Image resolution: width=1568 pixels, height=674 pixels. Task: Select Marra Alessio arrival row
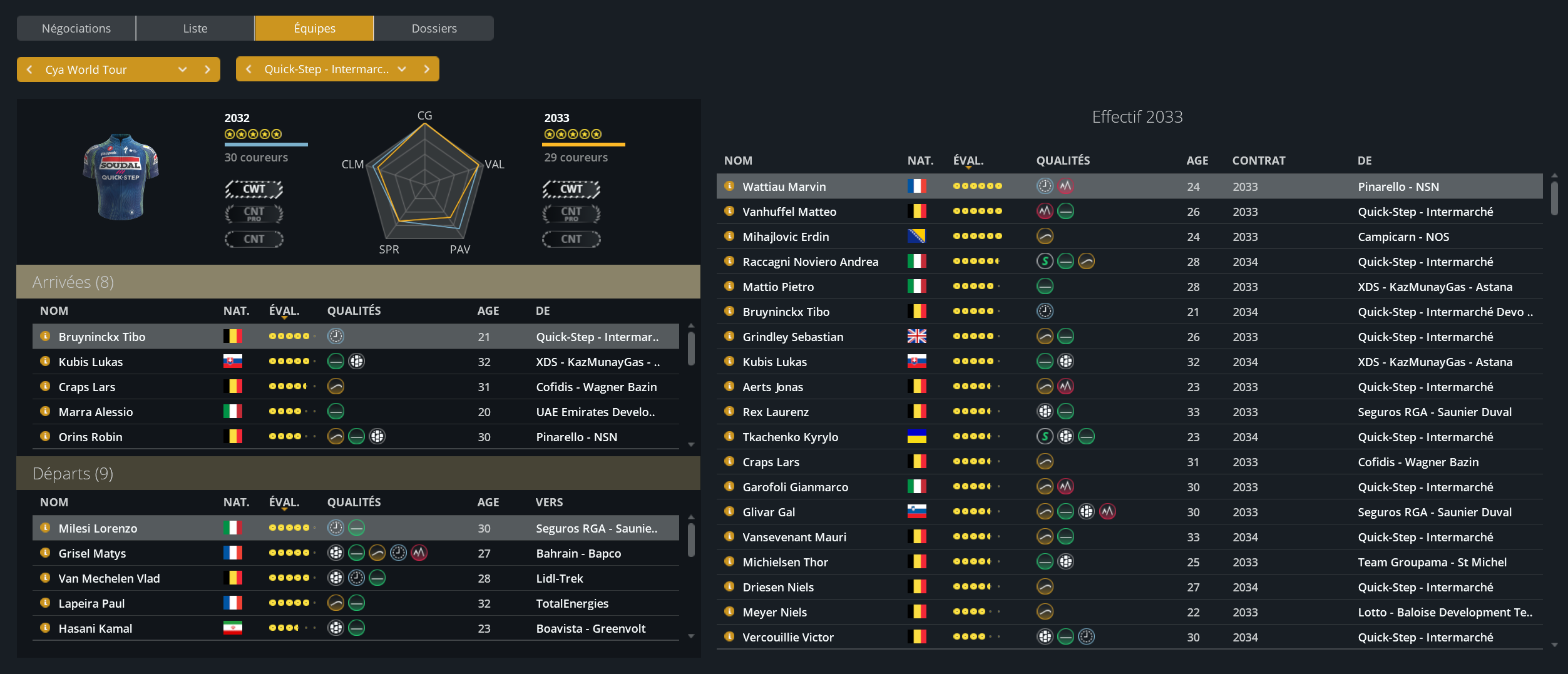pyautogui.click(x=96, y=412)
